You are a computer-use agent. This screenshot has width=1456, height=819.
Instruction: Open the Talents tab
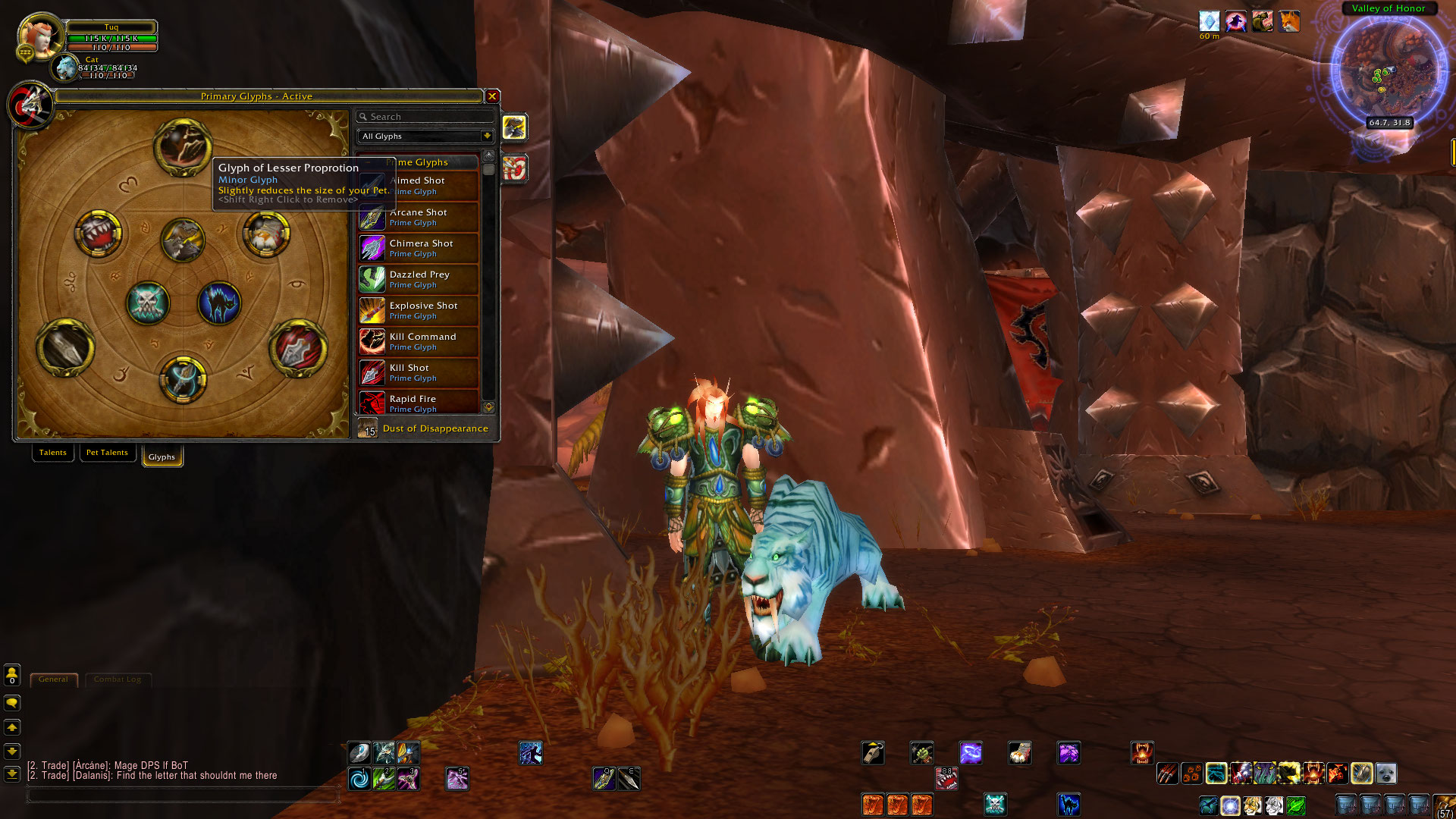click(x=52, y=452)
